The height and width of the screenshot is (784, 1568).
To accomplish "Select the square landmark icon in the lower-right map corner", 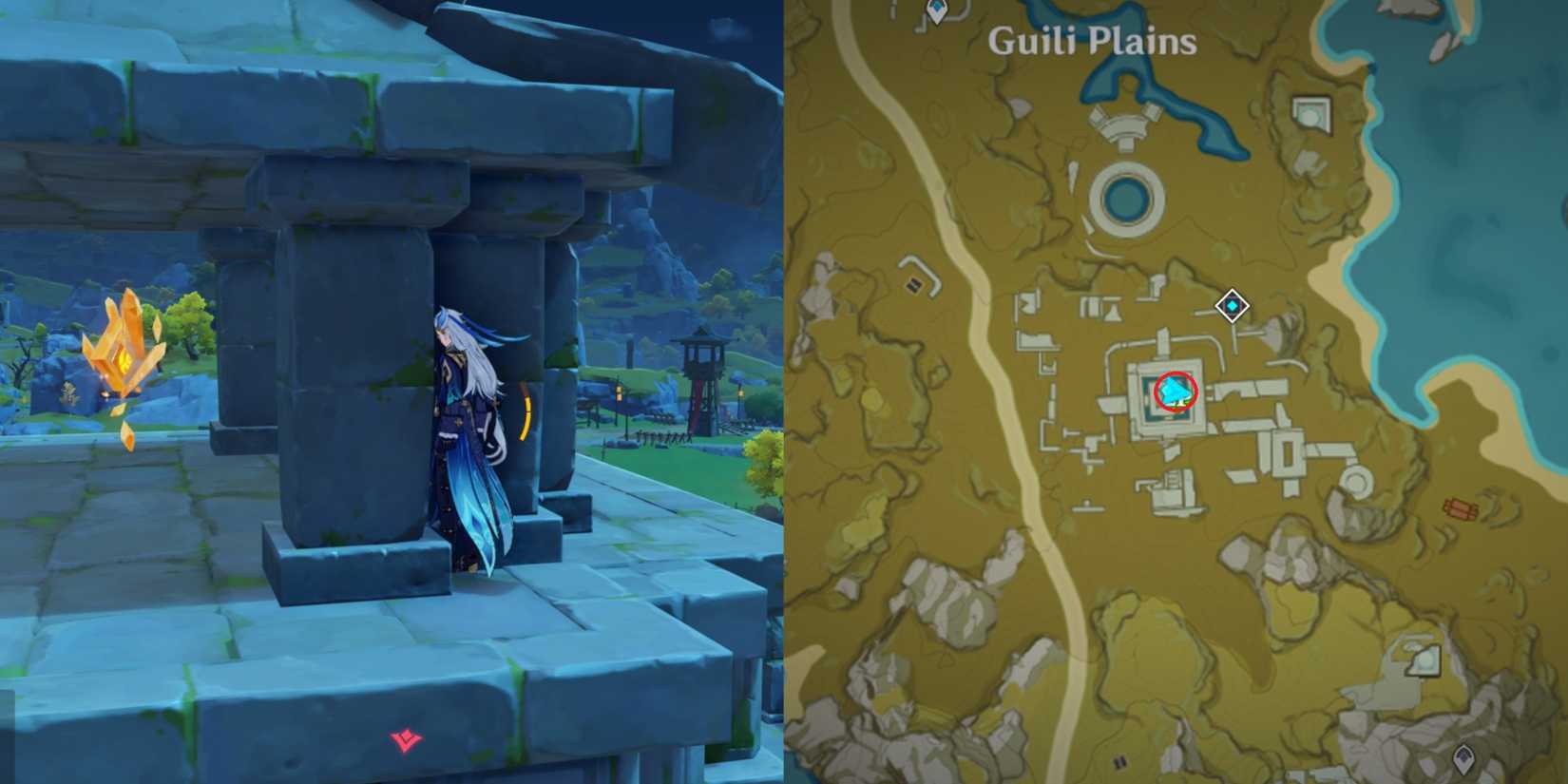I will (x=1423, y=660).
